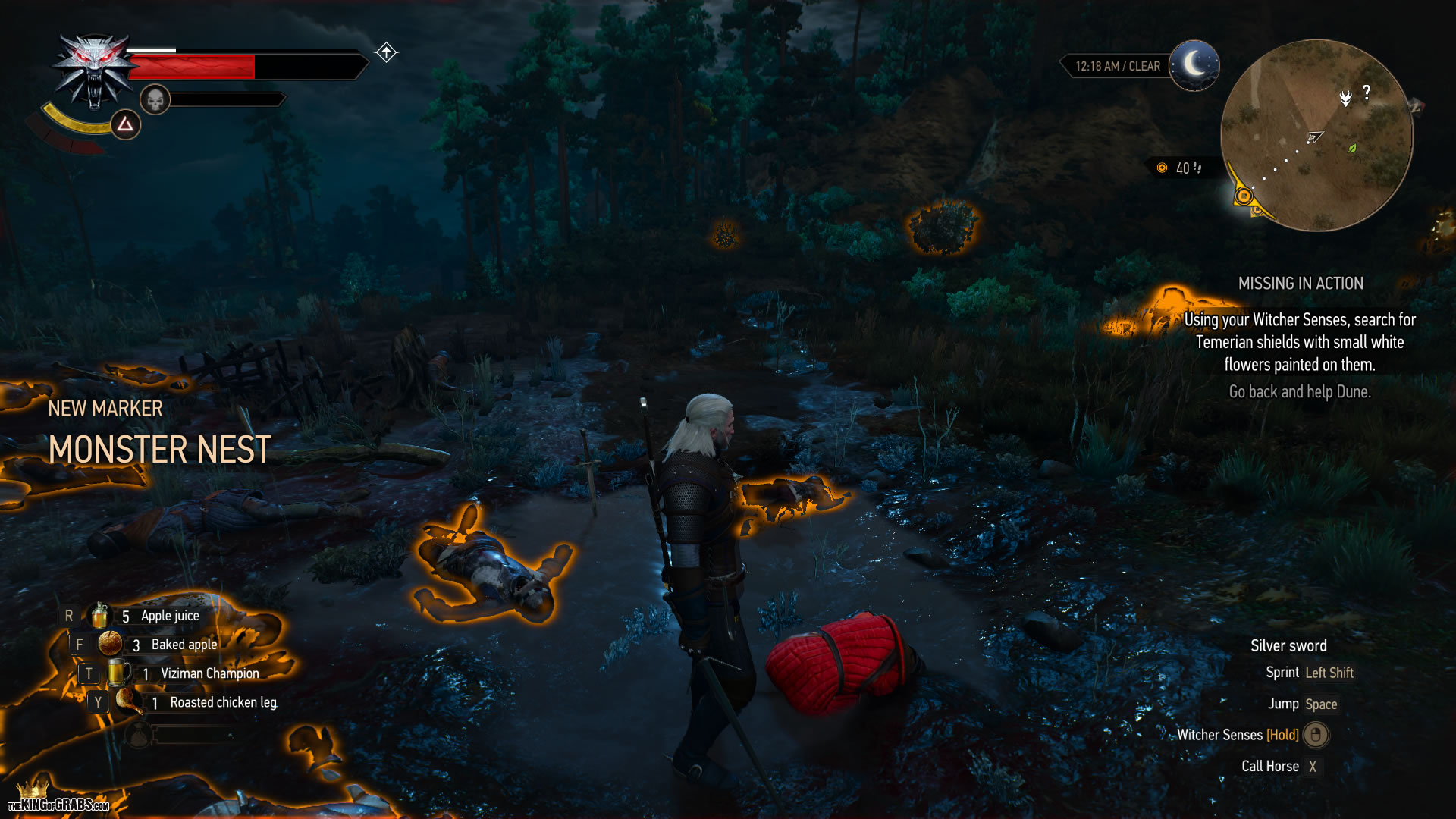1456x819 pixels.
Task: Click the Missing in Action quest tracker
Action: 1300,284
